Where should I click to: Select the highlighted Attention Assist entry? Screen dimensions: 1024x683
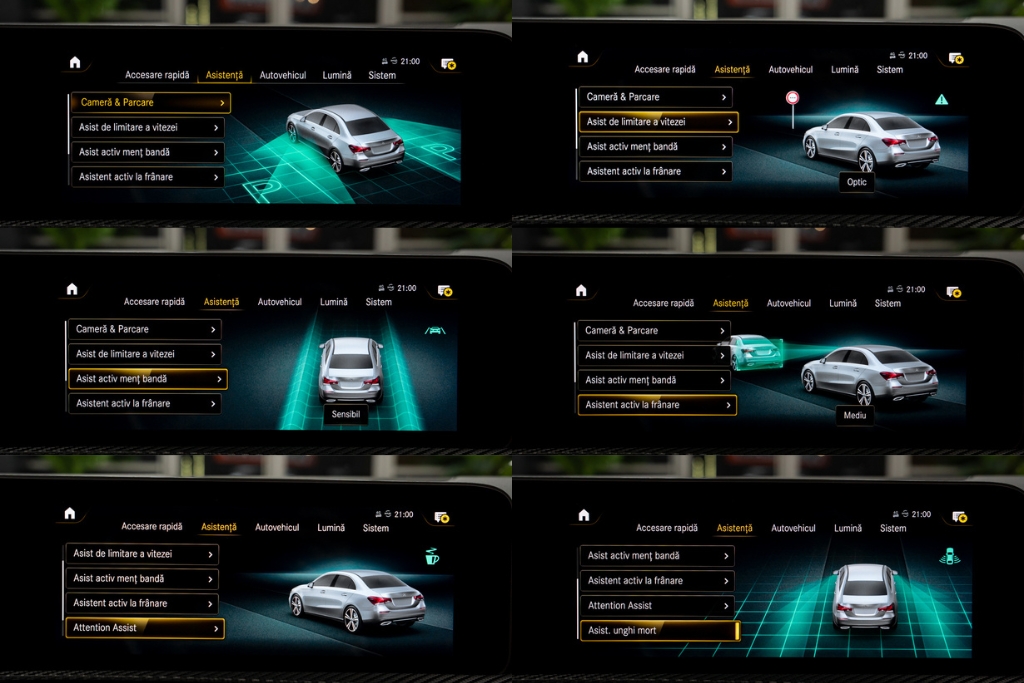coord(145,628)
